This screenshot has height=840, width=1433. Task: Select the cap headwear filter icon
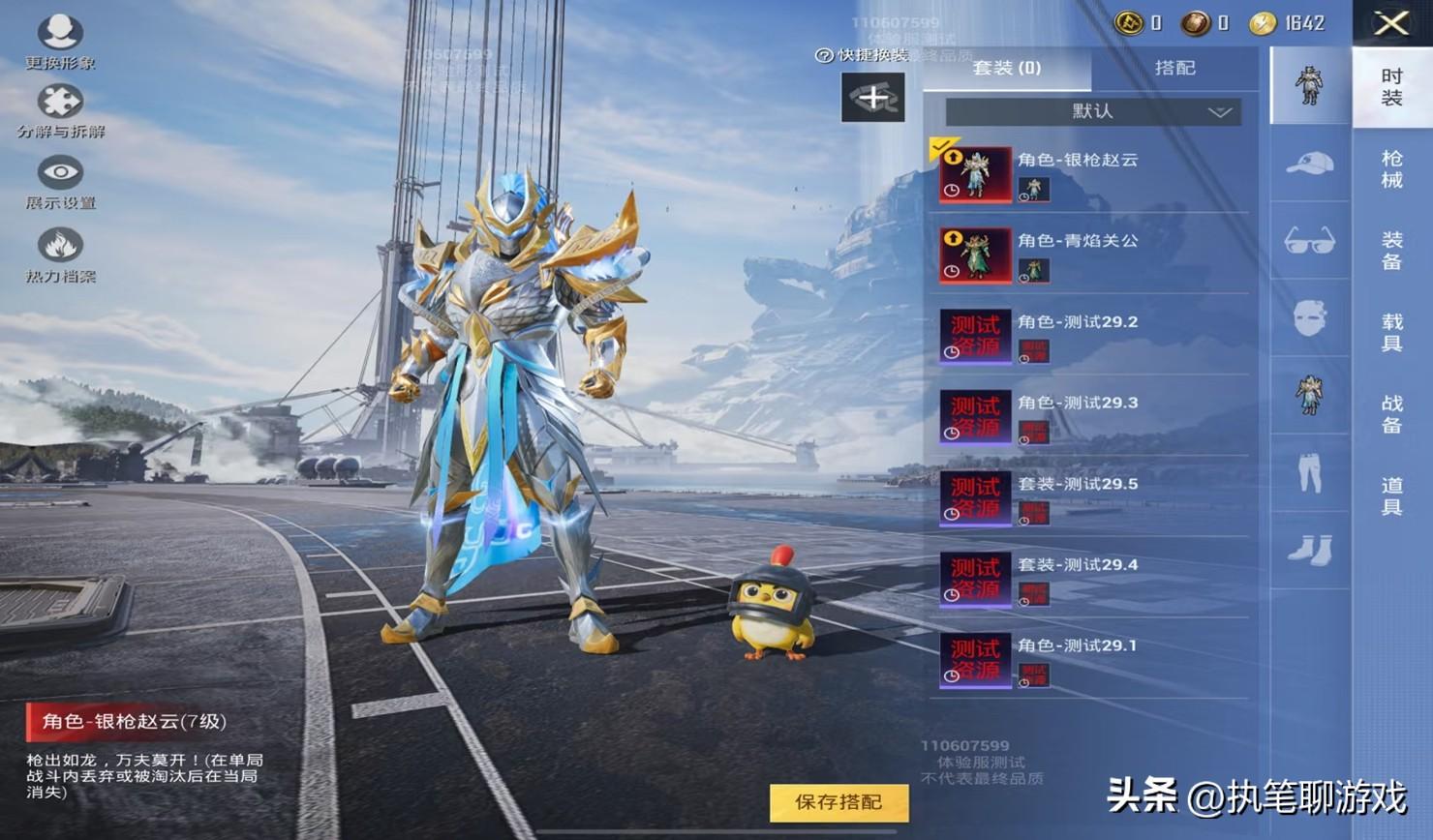(x=1309, y=164)
